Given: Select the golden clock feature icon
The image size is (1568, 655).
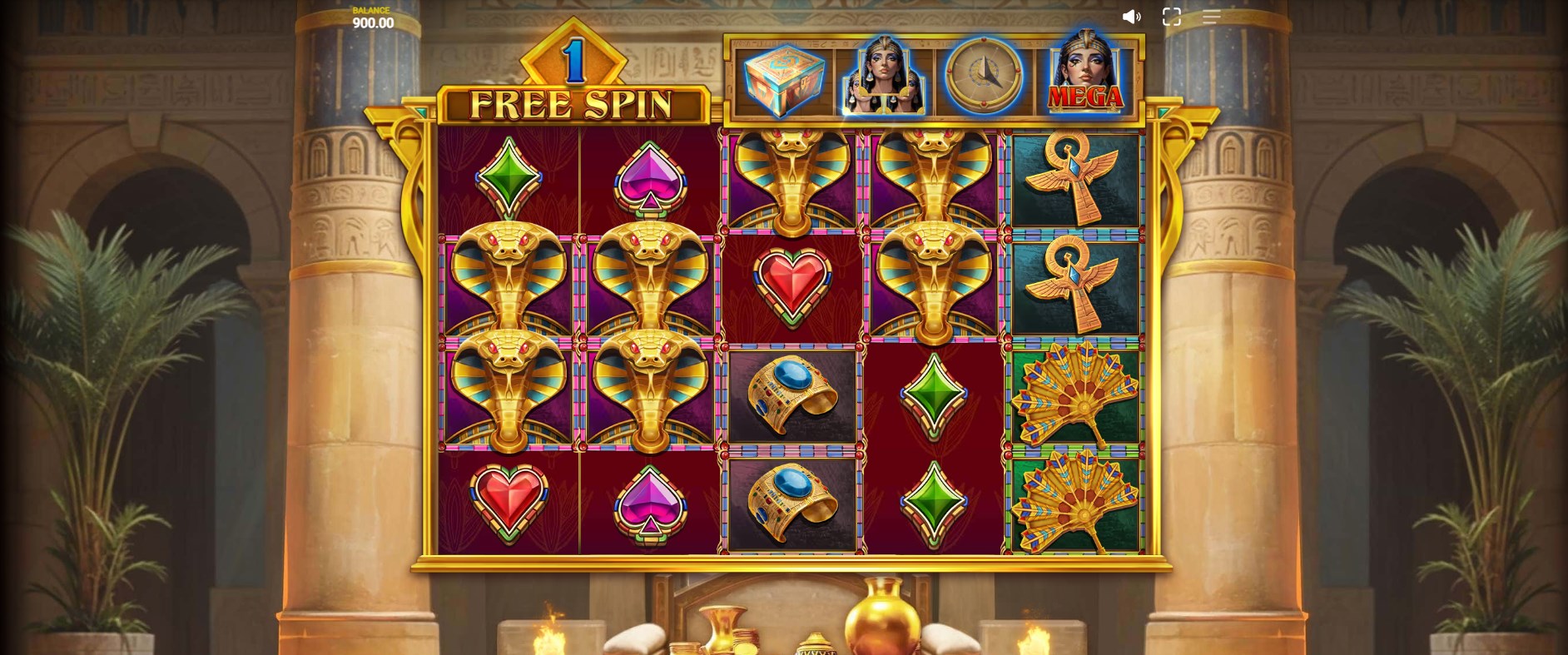Looking at the screenshot, I should click(x=984, y=77).
